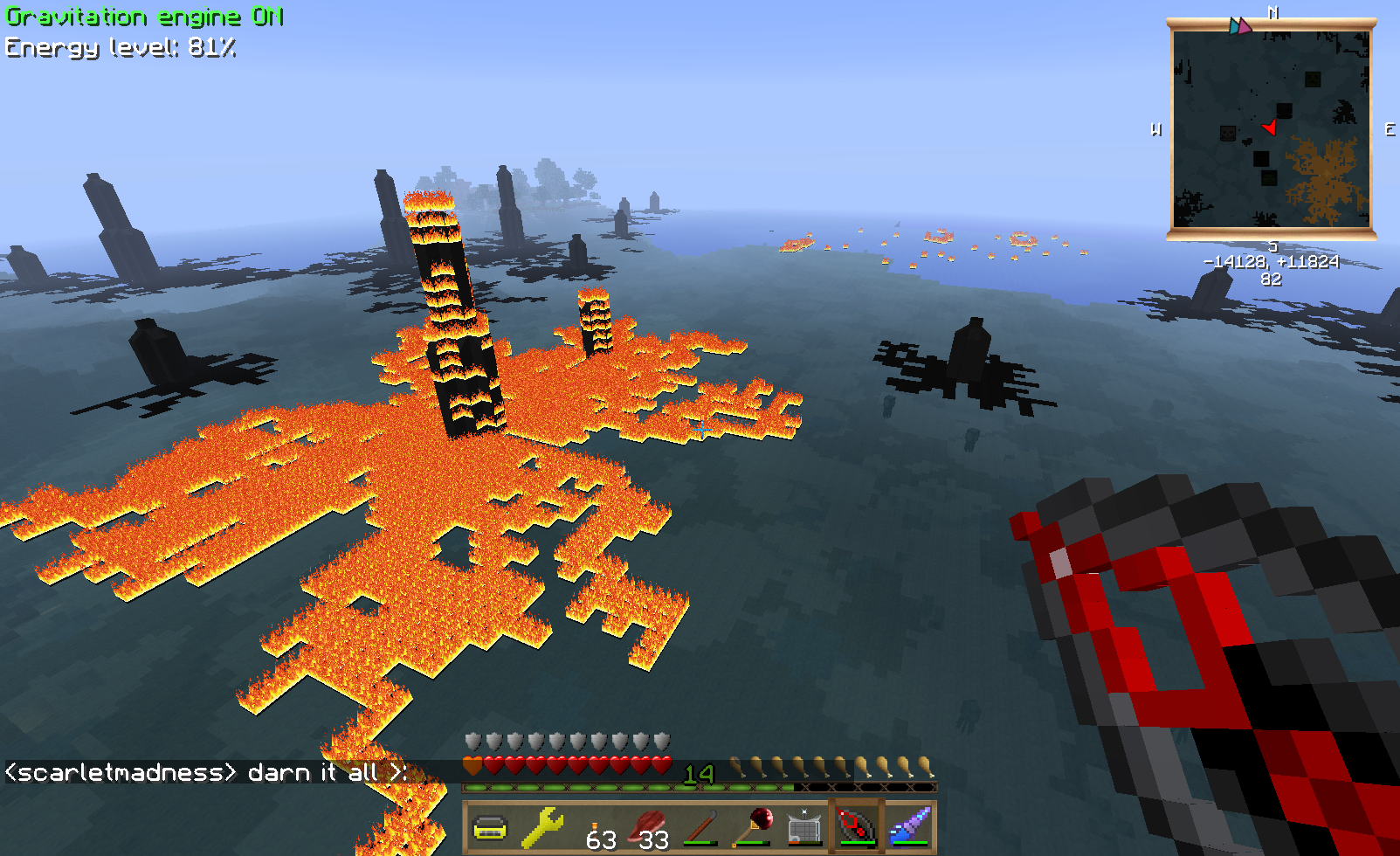The width and height of the screenshot is (1400, 856).
Task: Click the creeper face marker on minimap
Action: (x=1312, y=80)
